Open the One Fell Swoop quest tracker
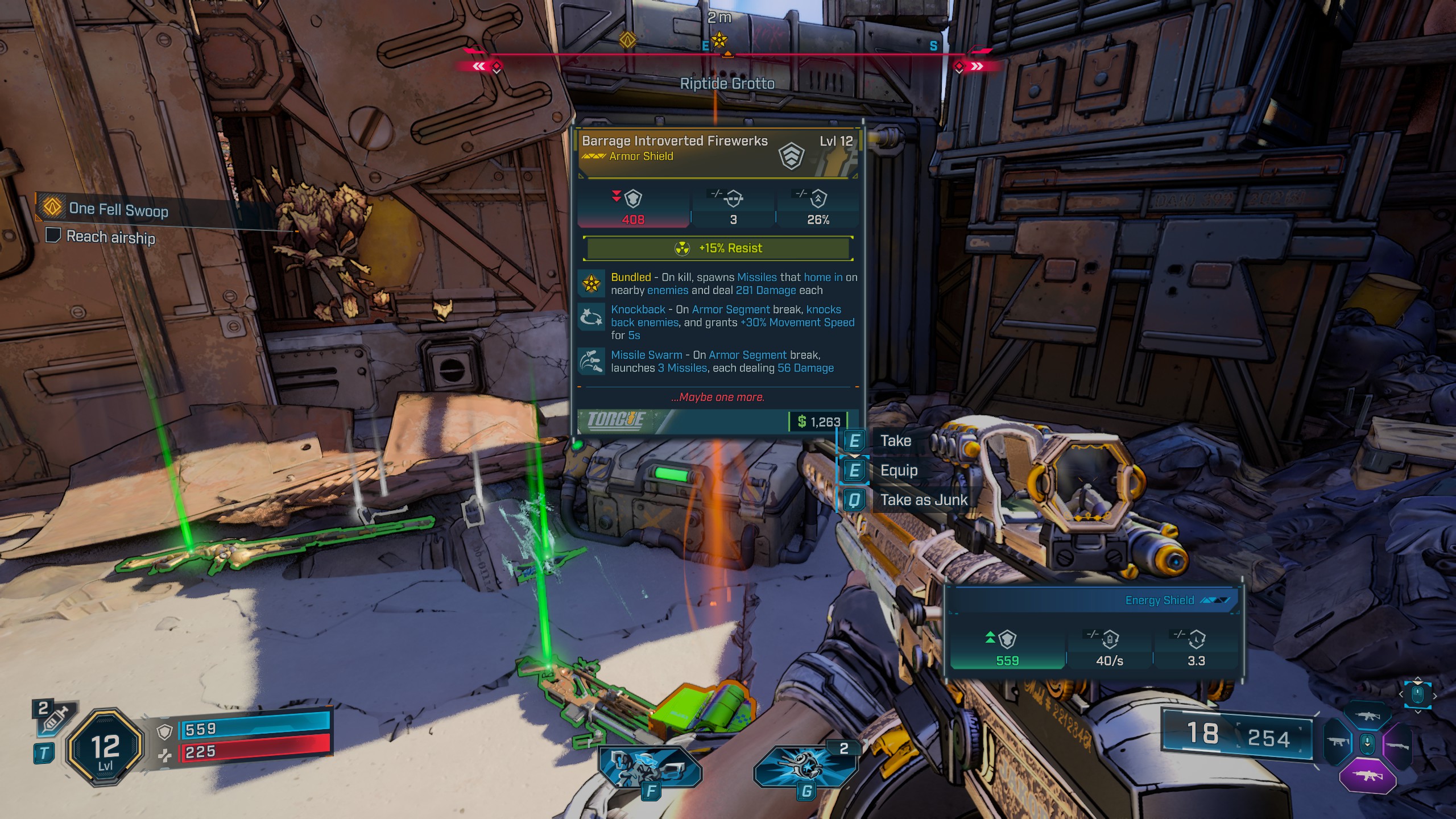The height and width of the screenshot is (819, 1456). coord(118,209)
